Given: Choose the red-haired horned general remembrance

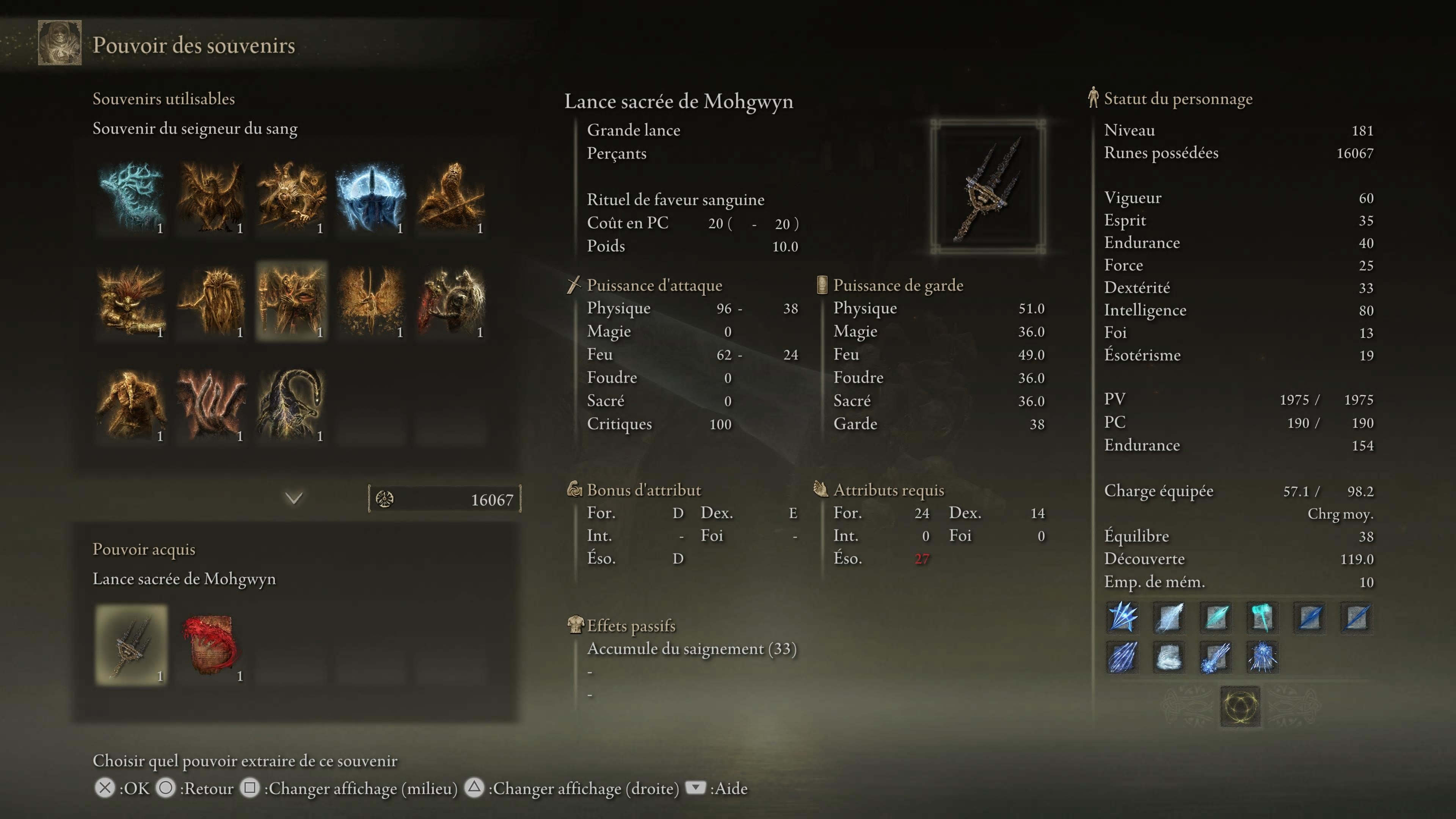Looking at the screenshot, I should [x=131, y=301].
